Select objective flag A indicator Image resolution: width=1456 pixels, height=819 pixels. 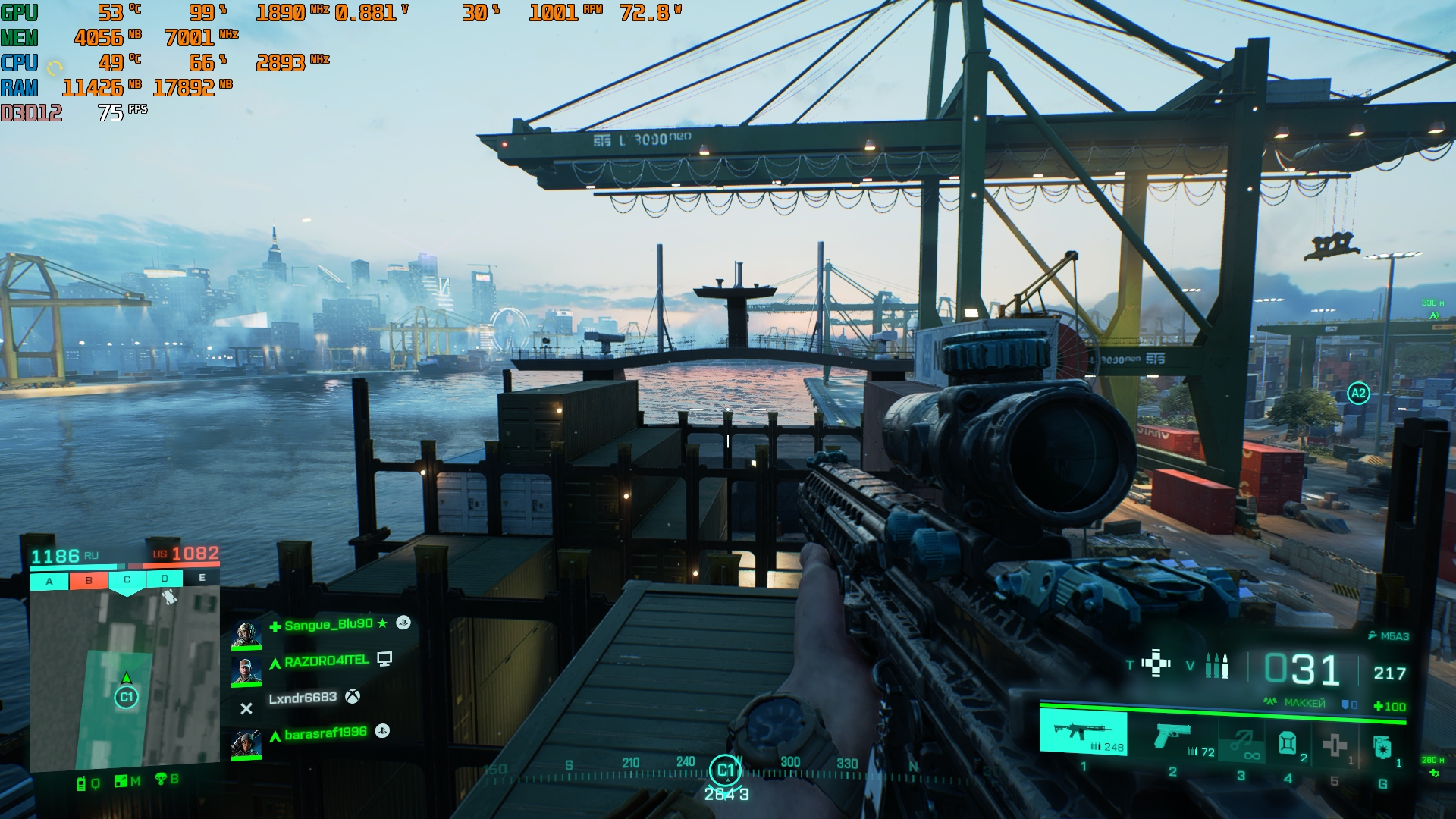(49, 582)
